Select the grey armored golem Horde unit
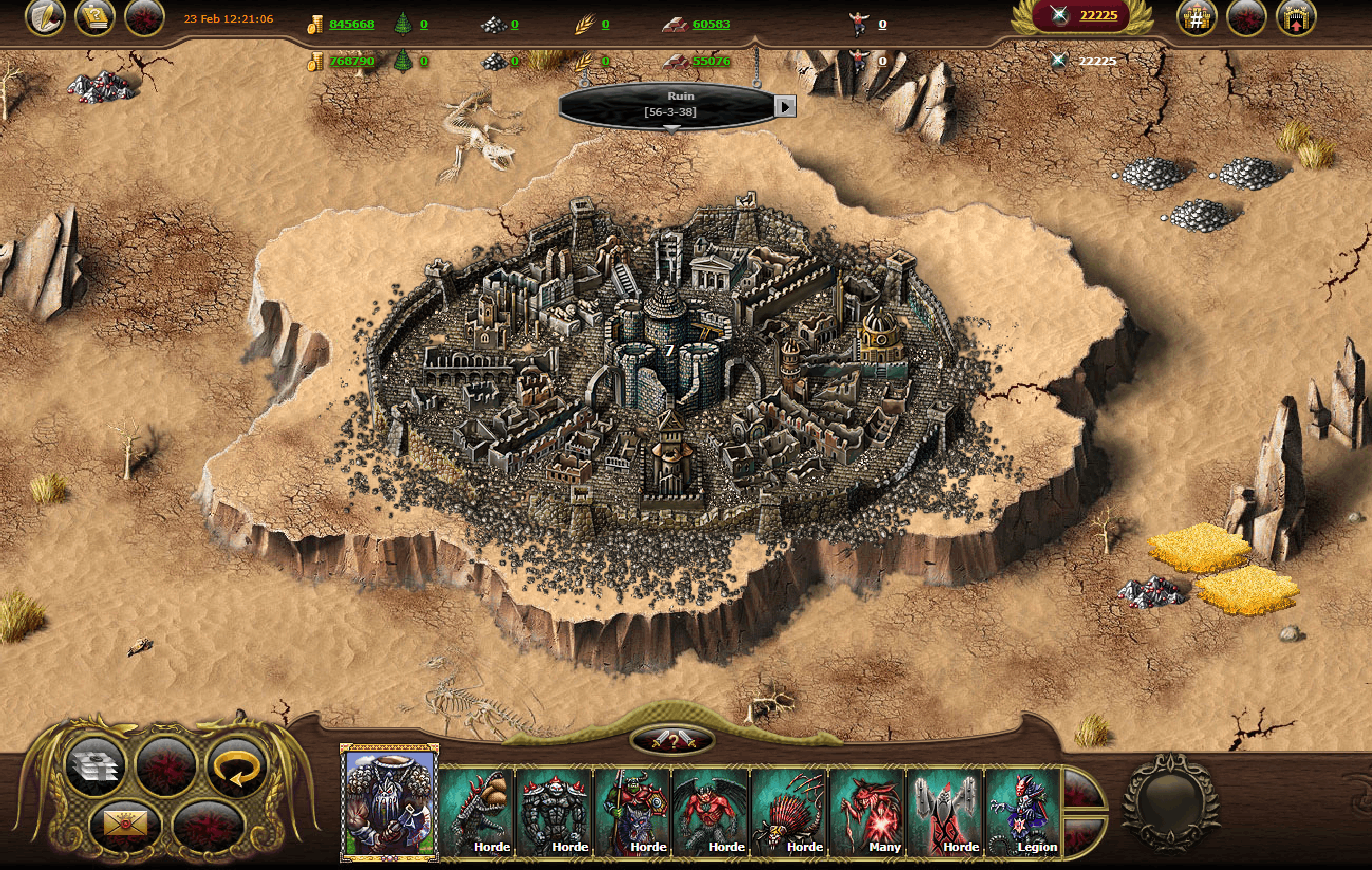Image resolution: width=1372 pixels, height=870 pixels. tap(555, 812)
